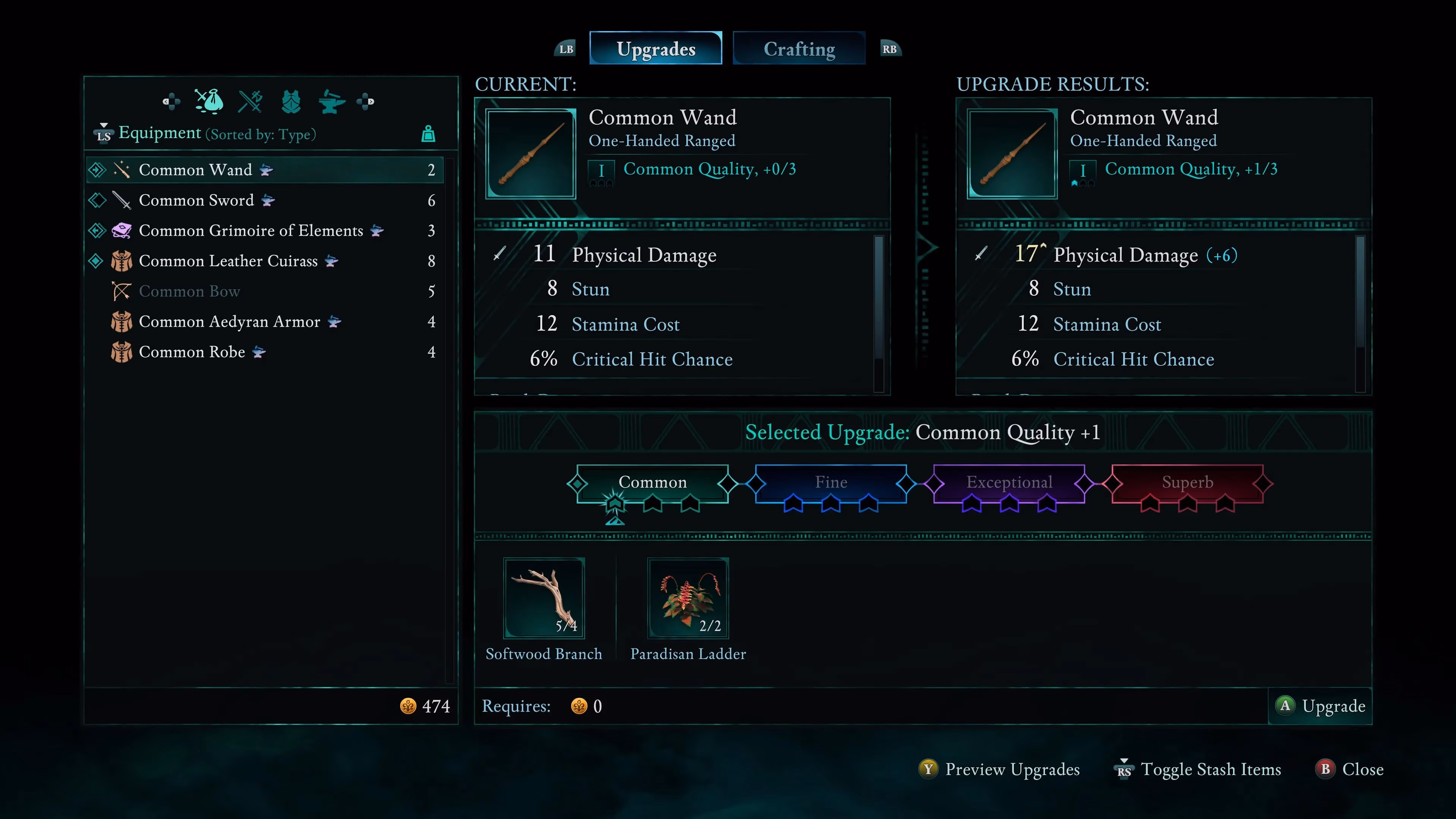
Task: Switch to the Upgrades tab
Action: pos(656,48)
